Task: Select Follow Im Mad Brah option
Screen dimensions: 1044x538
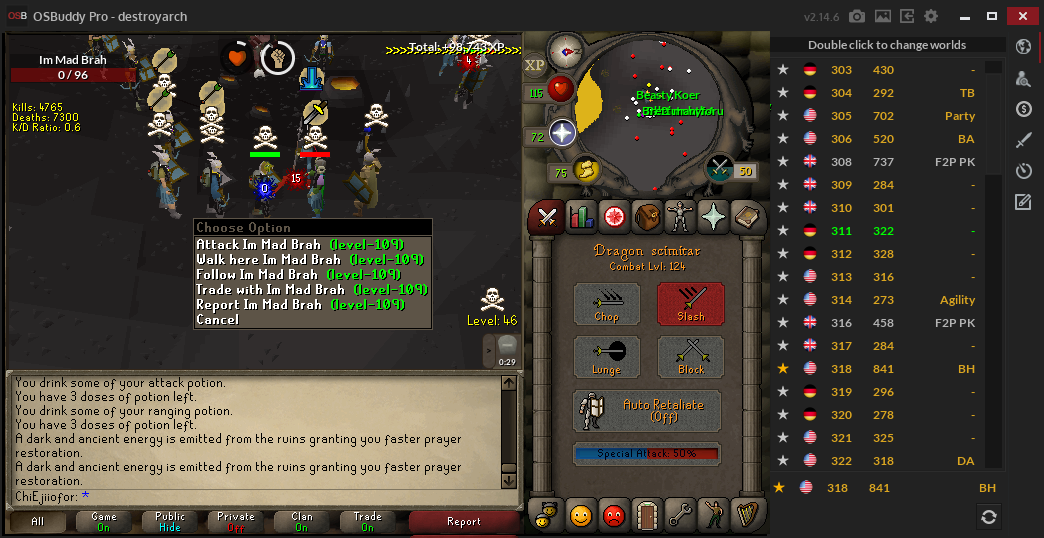Action: [x=312, y=274]
